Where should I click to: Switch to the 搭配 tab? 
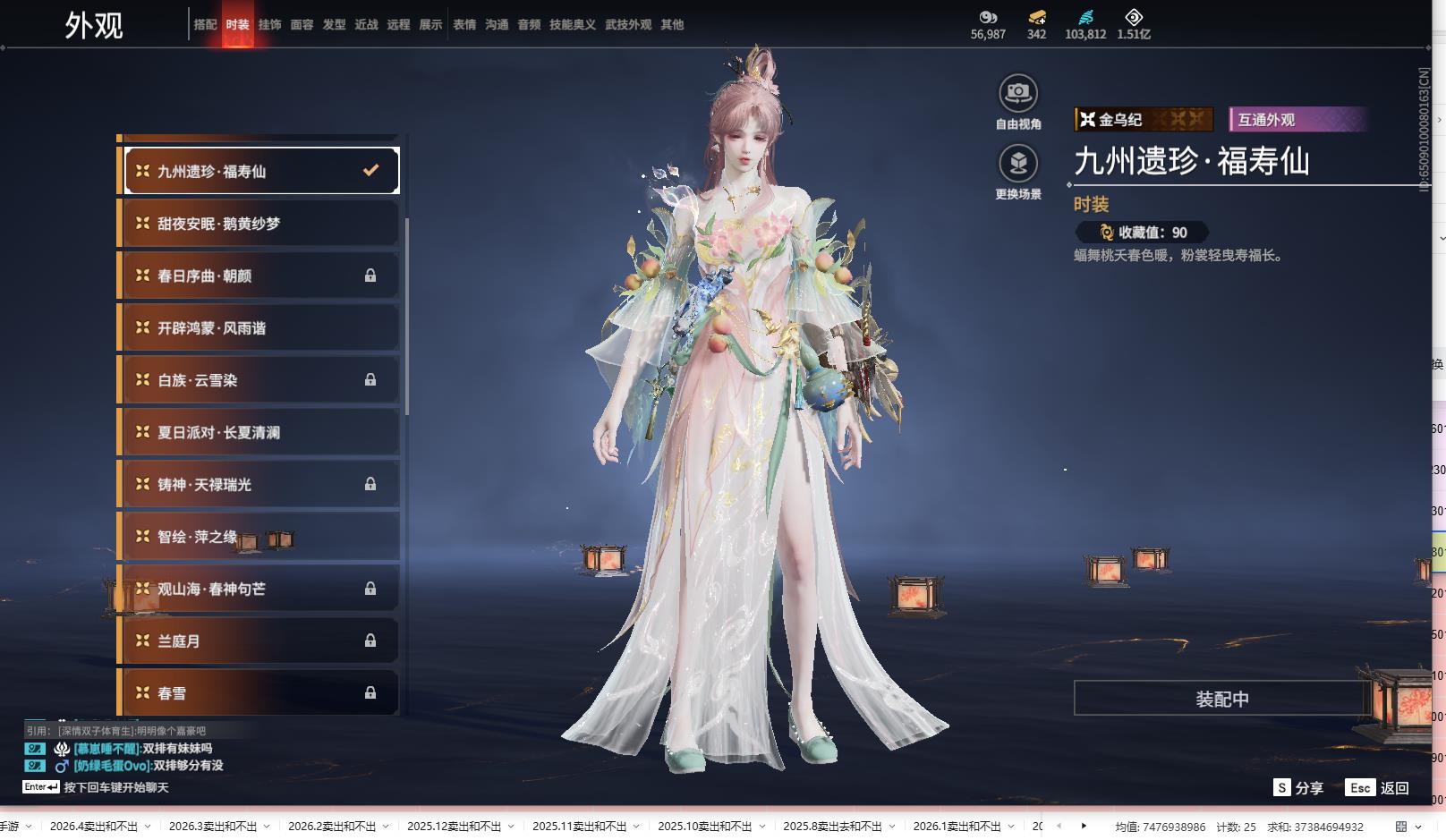205,25
